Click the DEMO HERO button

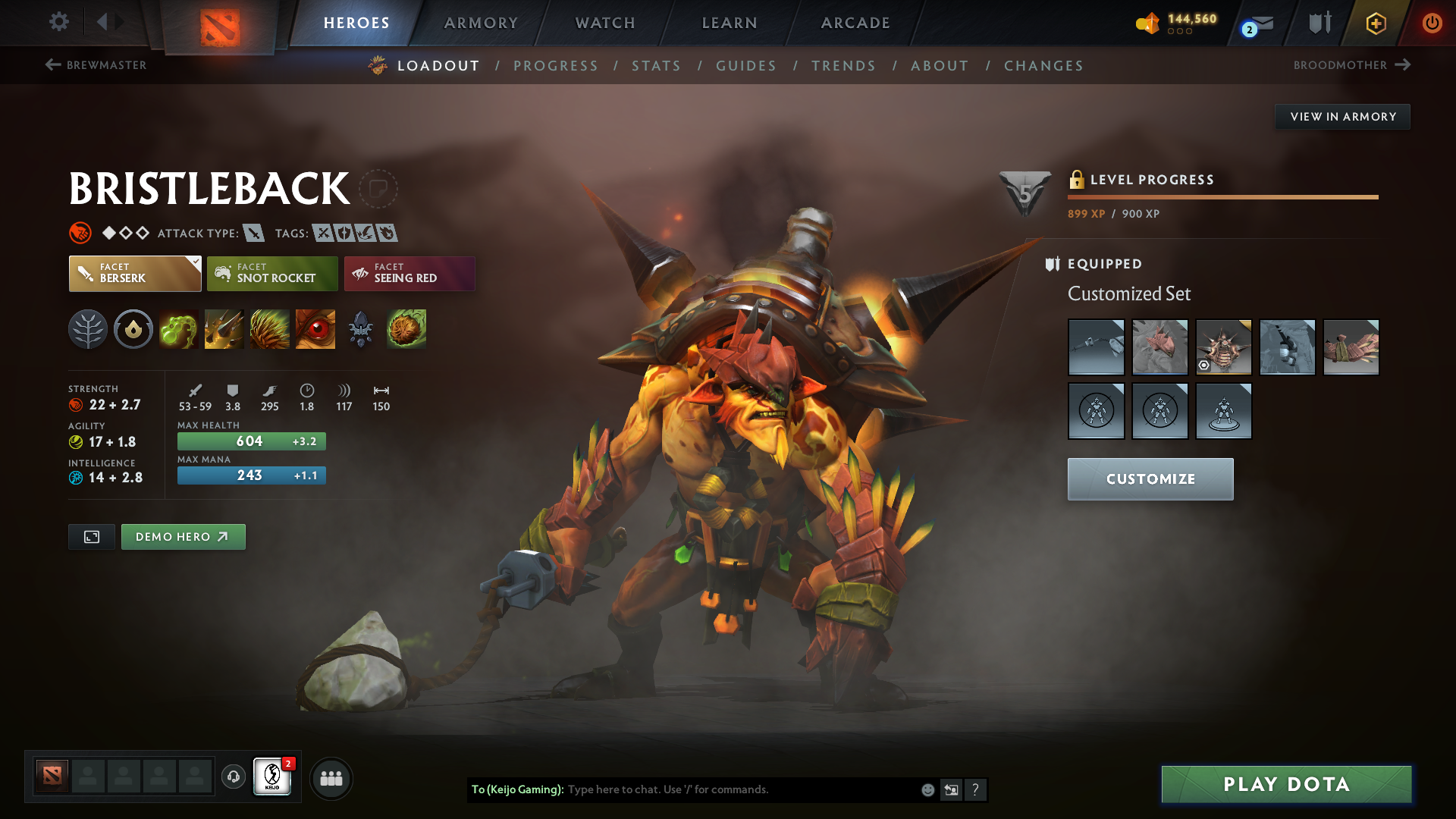click(183, 536)
